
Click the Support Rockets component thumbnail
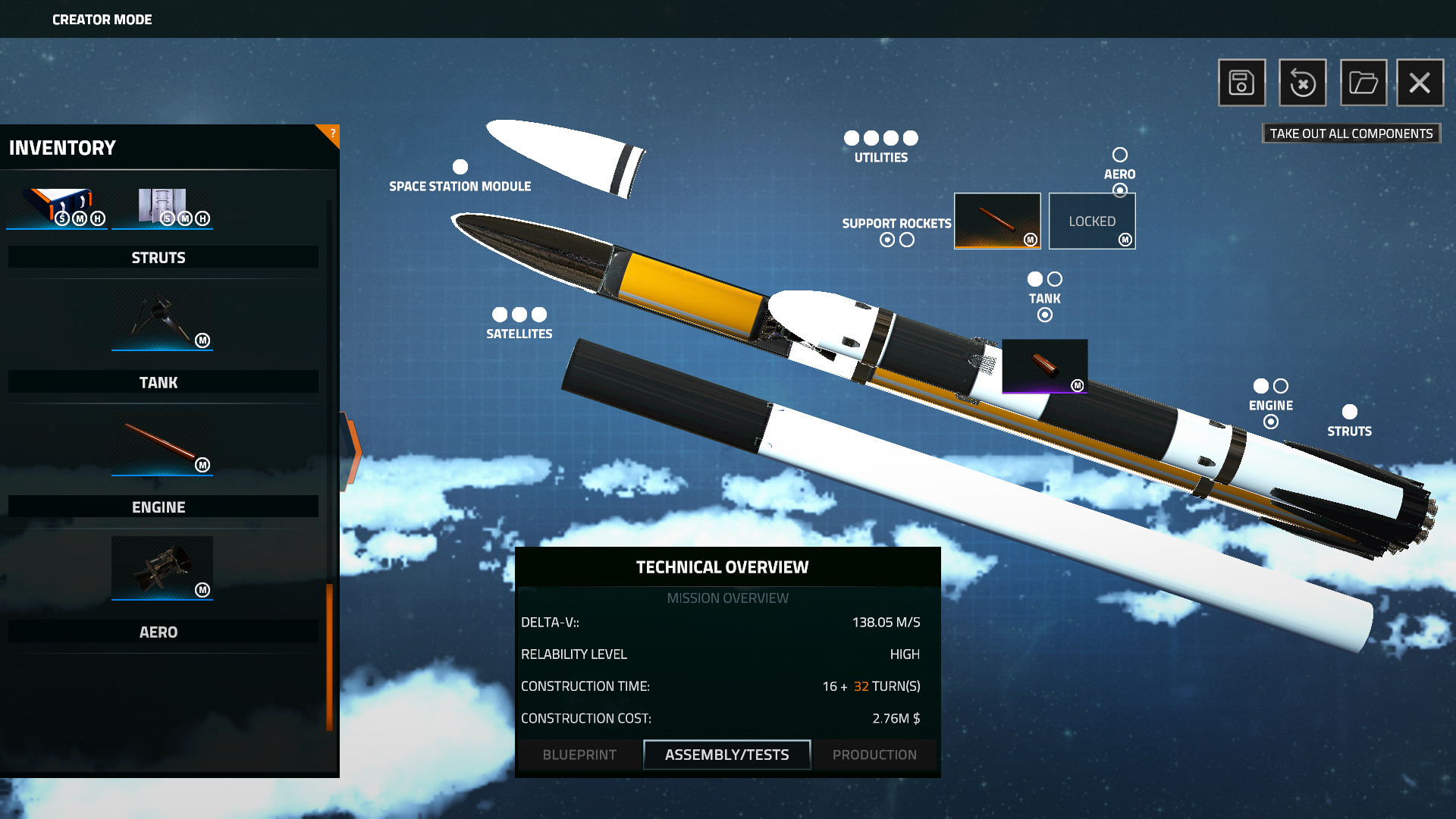pos(996,221)
